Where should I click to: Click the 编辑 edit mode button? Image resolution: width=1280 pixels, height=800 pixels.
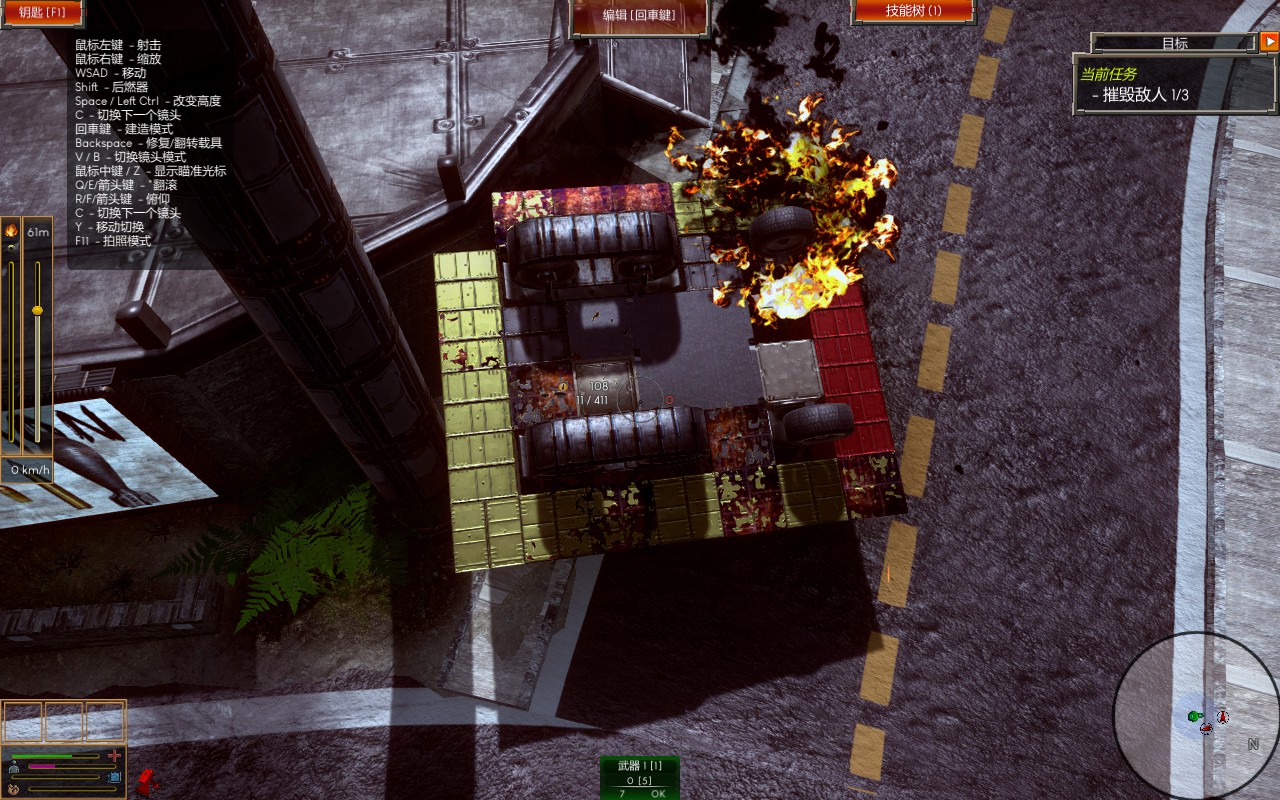(639, 14)
